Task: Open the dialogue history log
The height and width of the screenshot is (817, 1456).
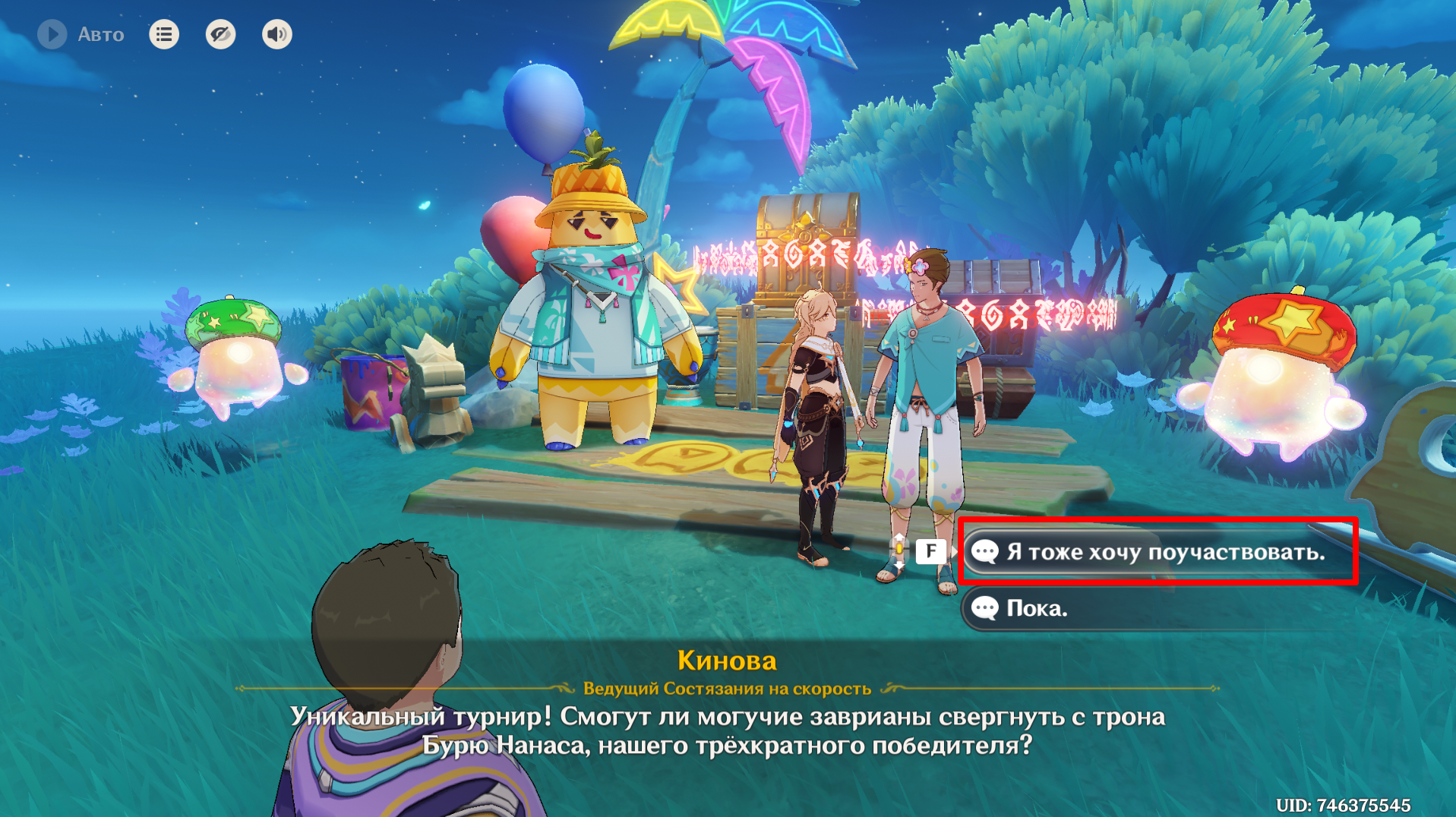Action: (164, 34)
